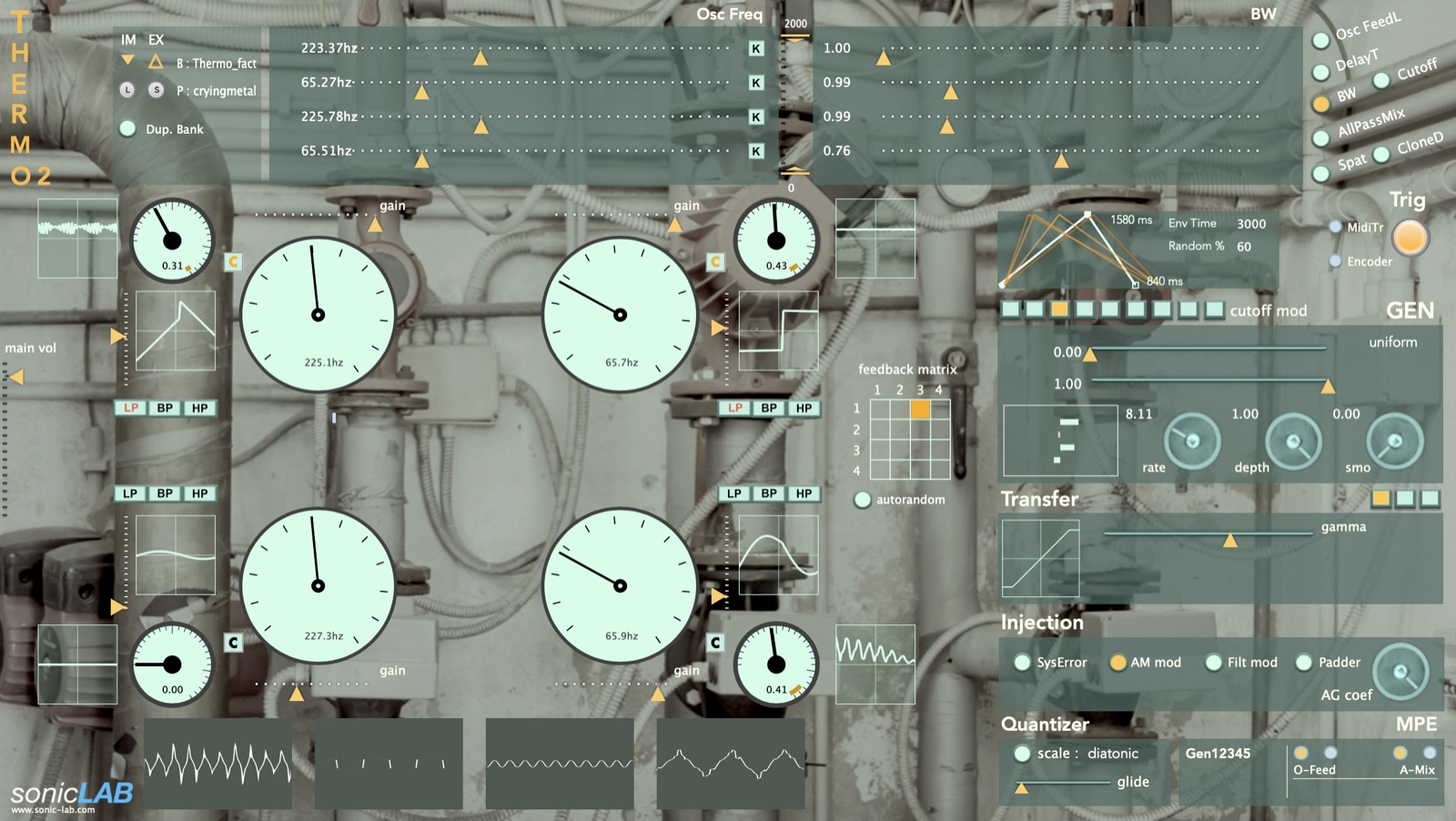Turn the depth knob in GEN section

(1292, 441)
